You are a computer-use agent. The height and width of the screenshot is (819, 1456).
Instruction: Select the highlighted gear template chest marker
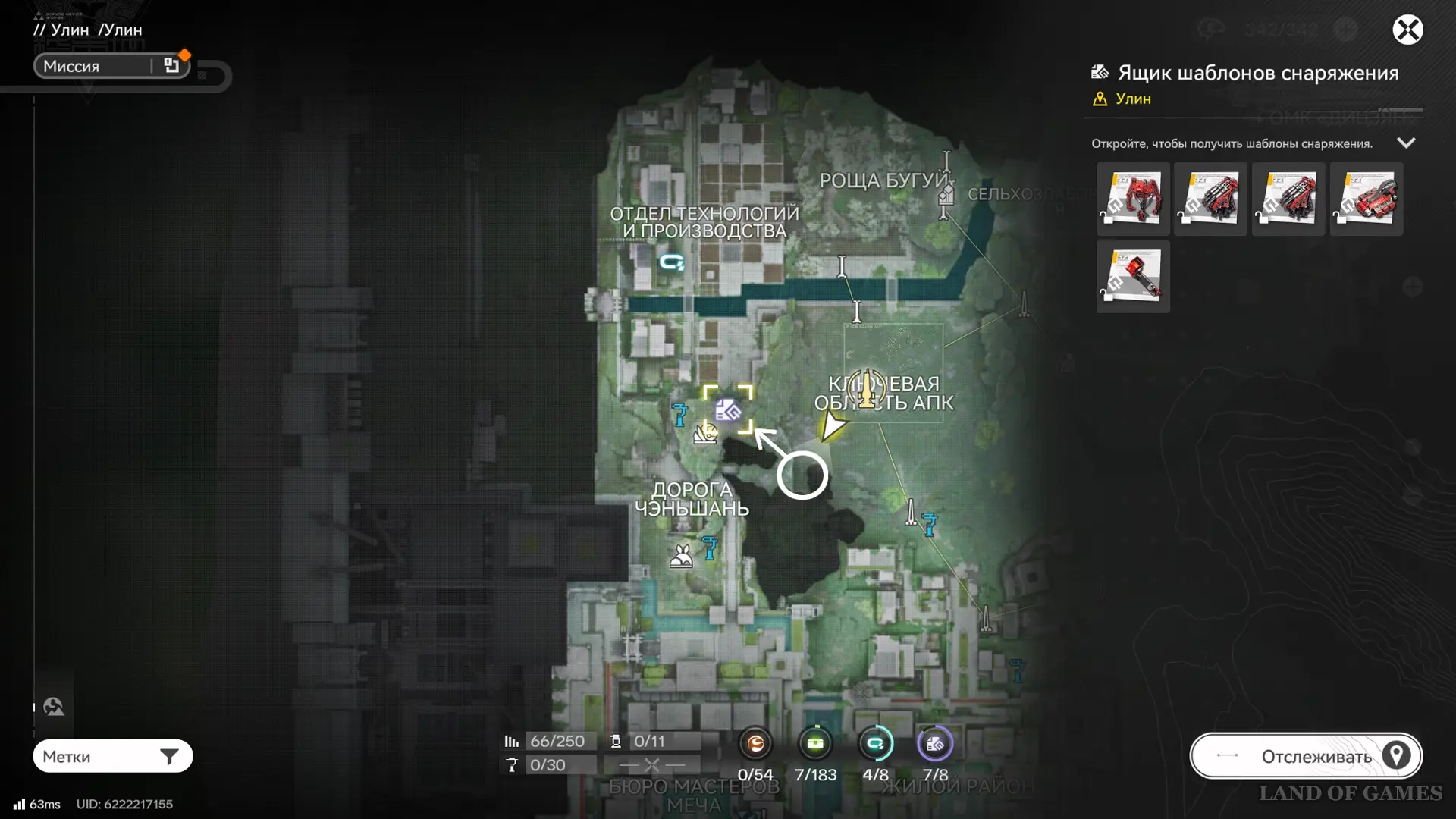(x=728, y=410)
